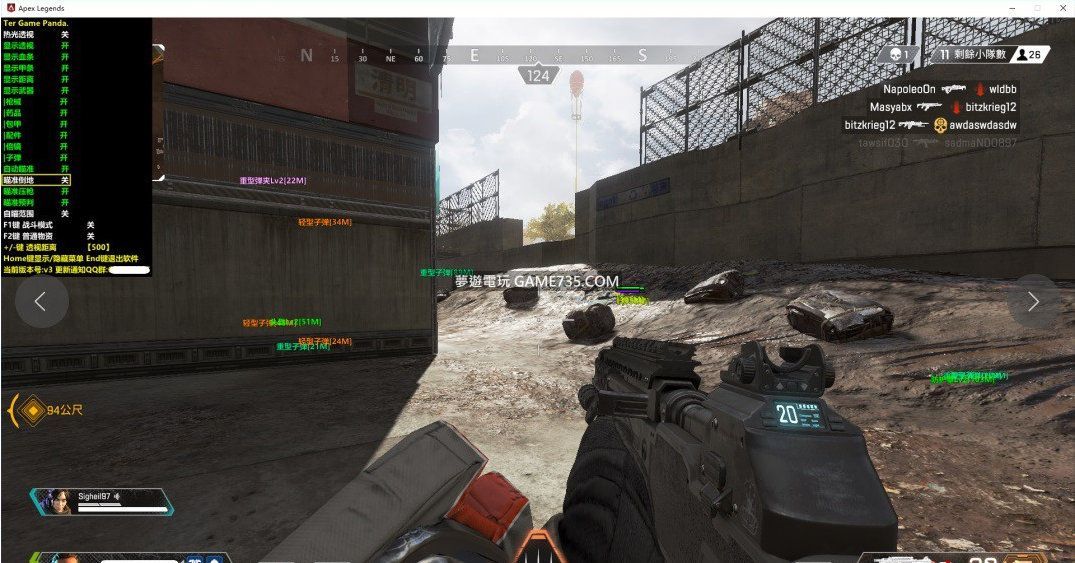
Task: Advance to the next image with the right arrow
Action: tap(1033, 301)
